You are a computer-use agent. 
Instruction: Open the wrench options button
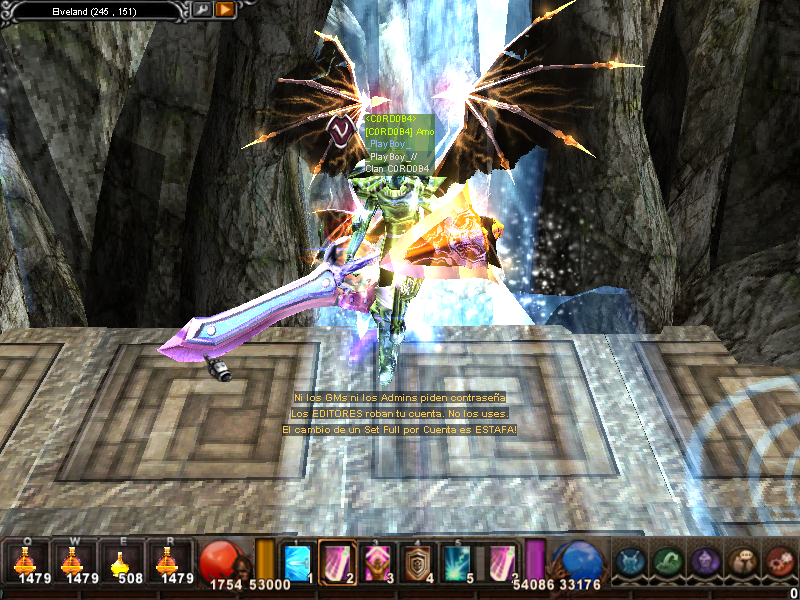tap(201, 9)
